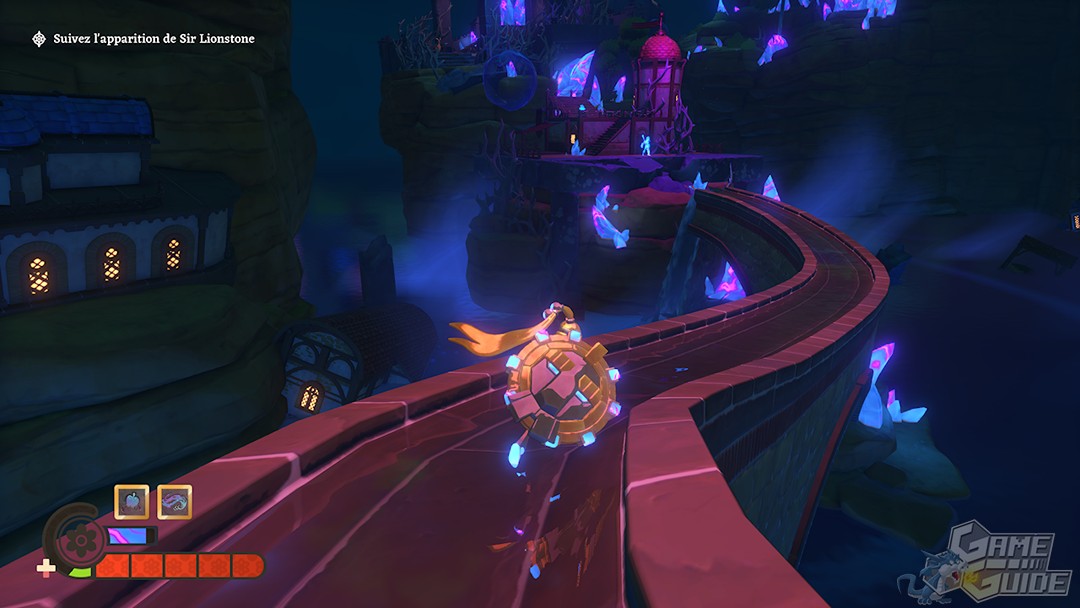Open the Sir Lionstone objective tracker
The height and width of the screenshot is (608, 1080).
pyautogui.click(x=144, y=38)
